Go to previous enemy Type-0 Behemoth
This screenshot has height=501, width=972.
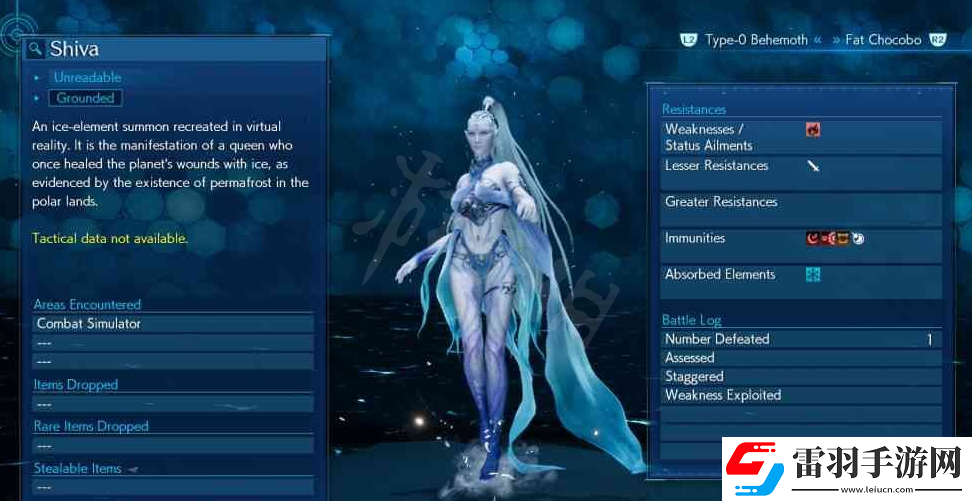click(755, 40)
